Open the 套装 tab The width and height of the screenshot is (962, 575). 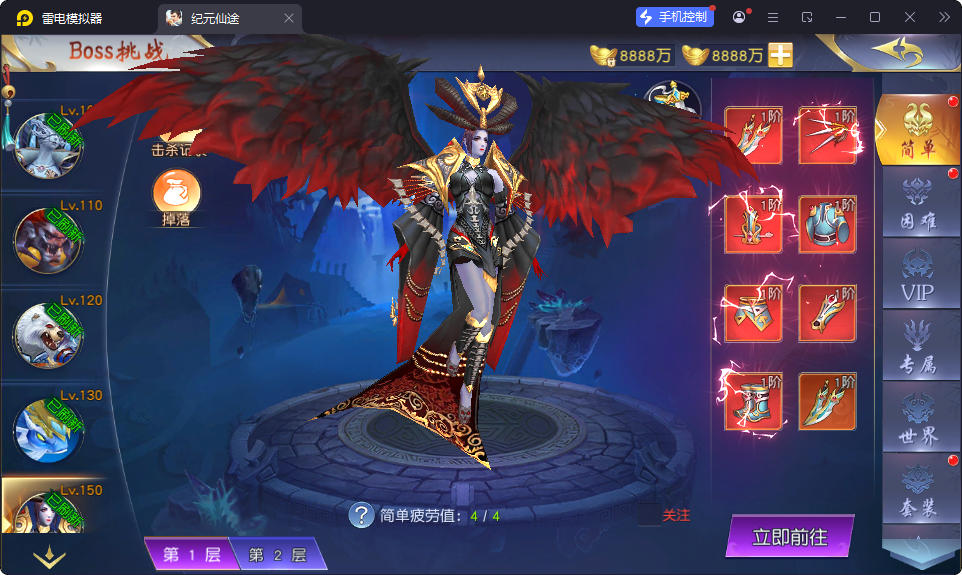[917, 492]
